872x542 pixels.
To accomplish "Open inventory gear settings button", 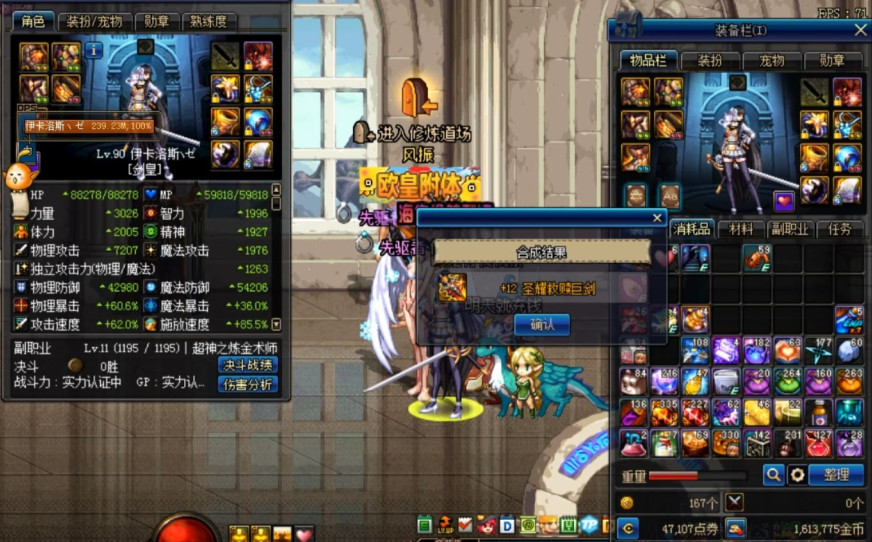I will point(797,475).
